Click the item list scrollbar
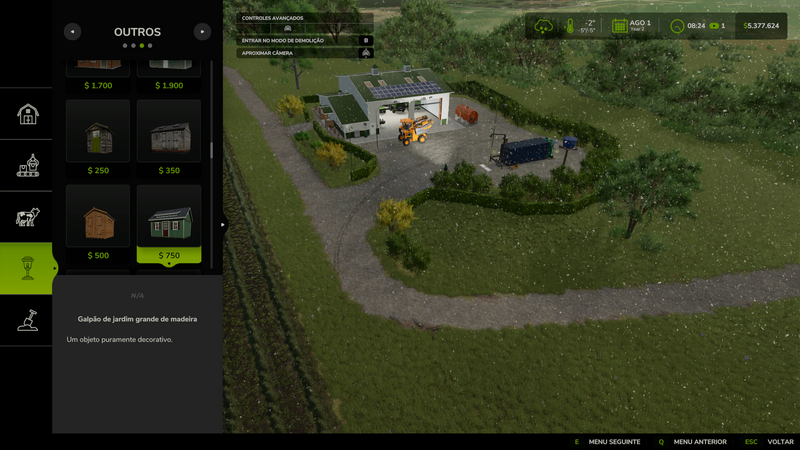 (x=211, y=150)
